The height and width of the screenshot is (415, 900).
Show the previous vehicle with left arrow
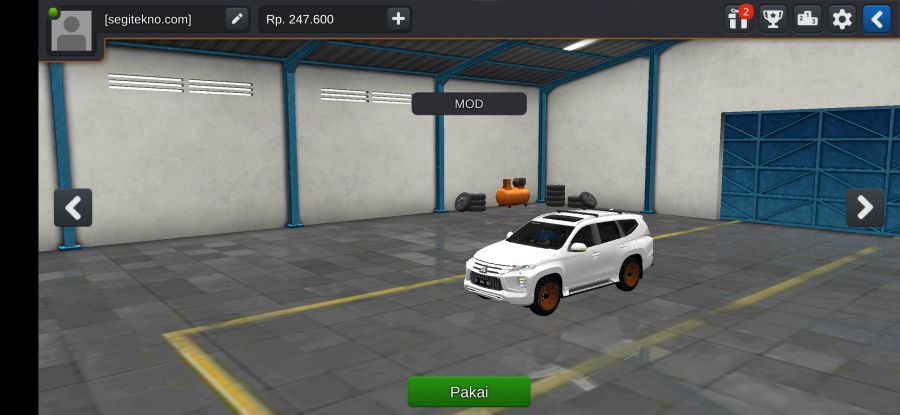tap(73, 208)
